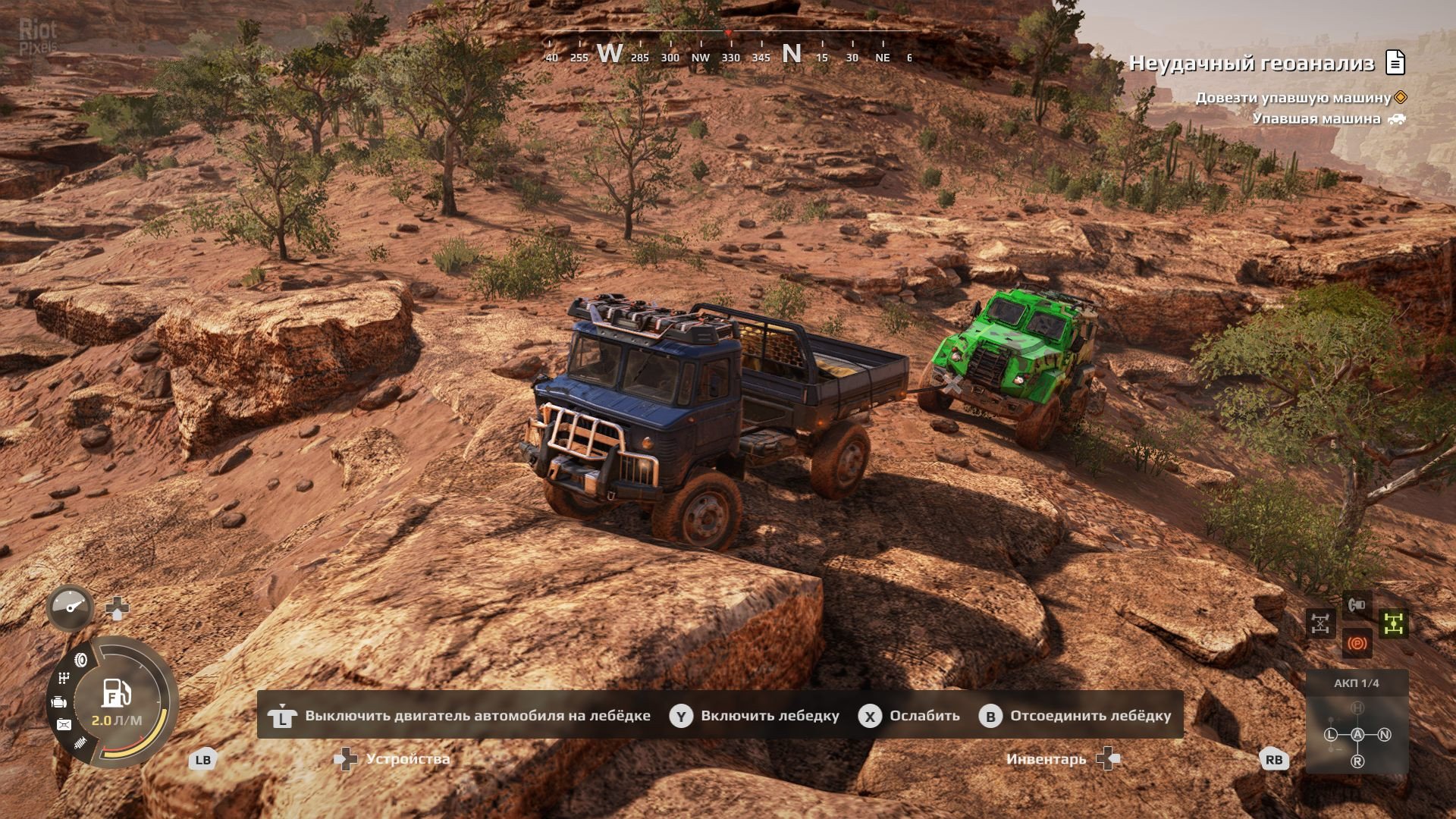Image resolution: width=1456 pixels, height=819 pixels.
Task: Check the tire status icon
Action: [81, 660]
